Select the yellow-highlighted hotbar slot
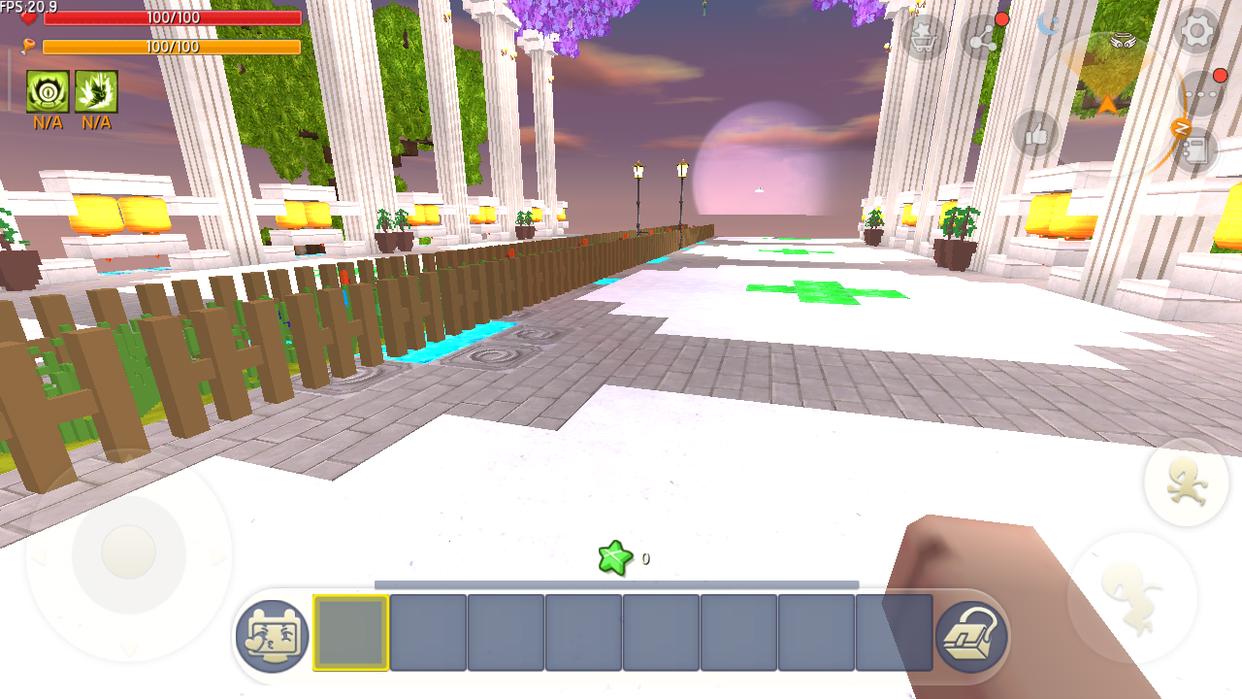Image resolution: width=1242 pixels, height=699 pixels. tap(351, 633)
